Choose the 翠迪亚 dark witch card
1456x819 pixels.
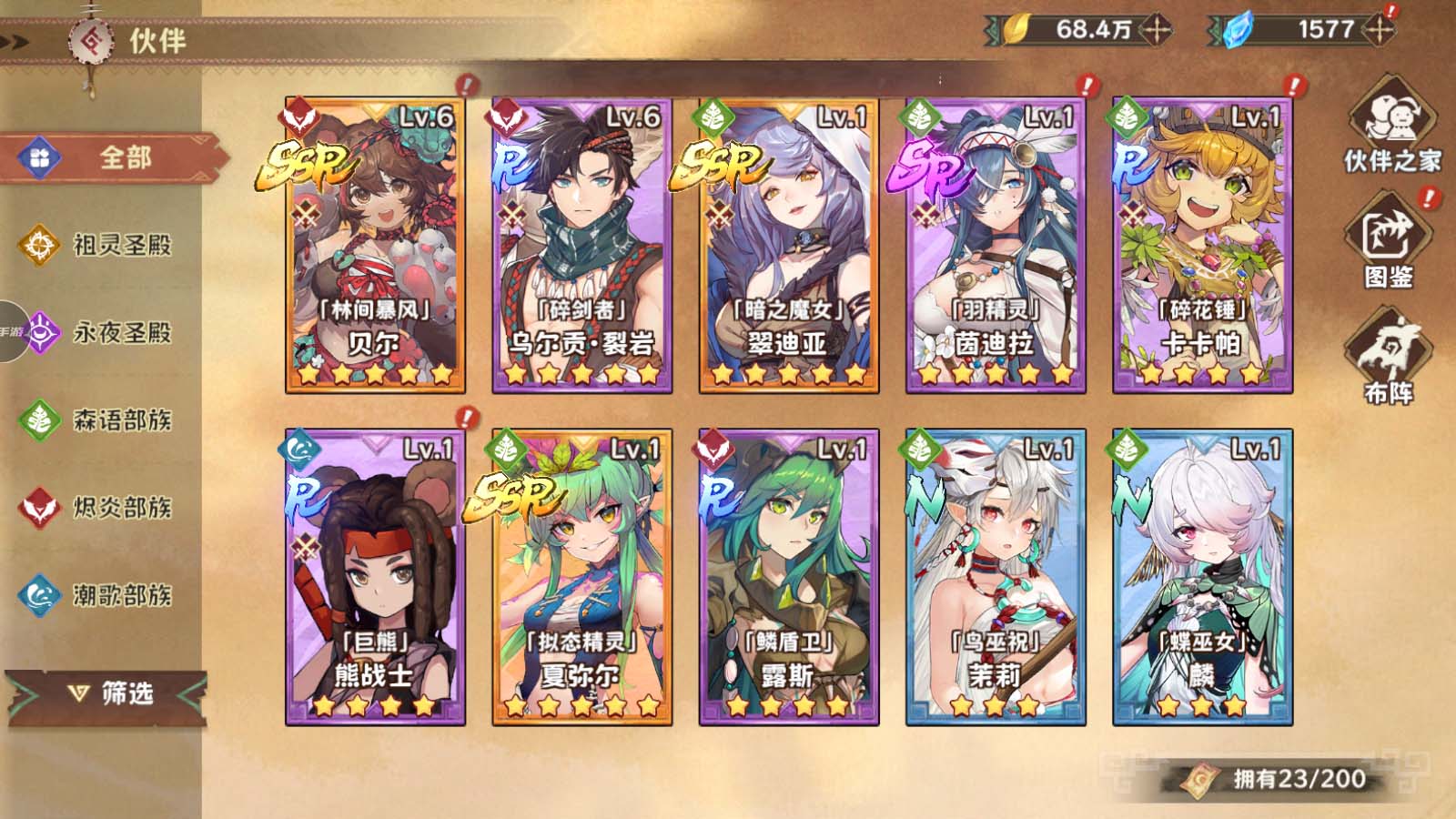pyautogui.click(x=789, y=246)
